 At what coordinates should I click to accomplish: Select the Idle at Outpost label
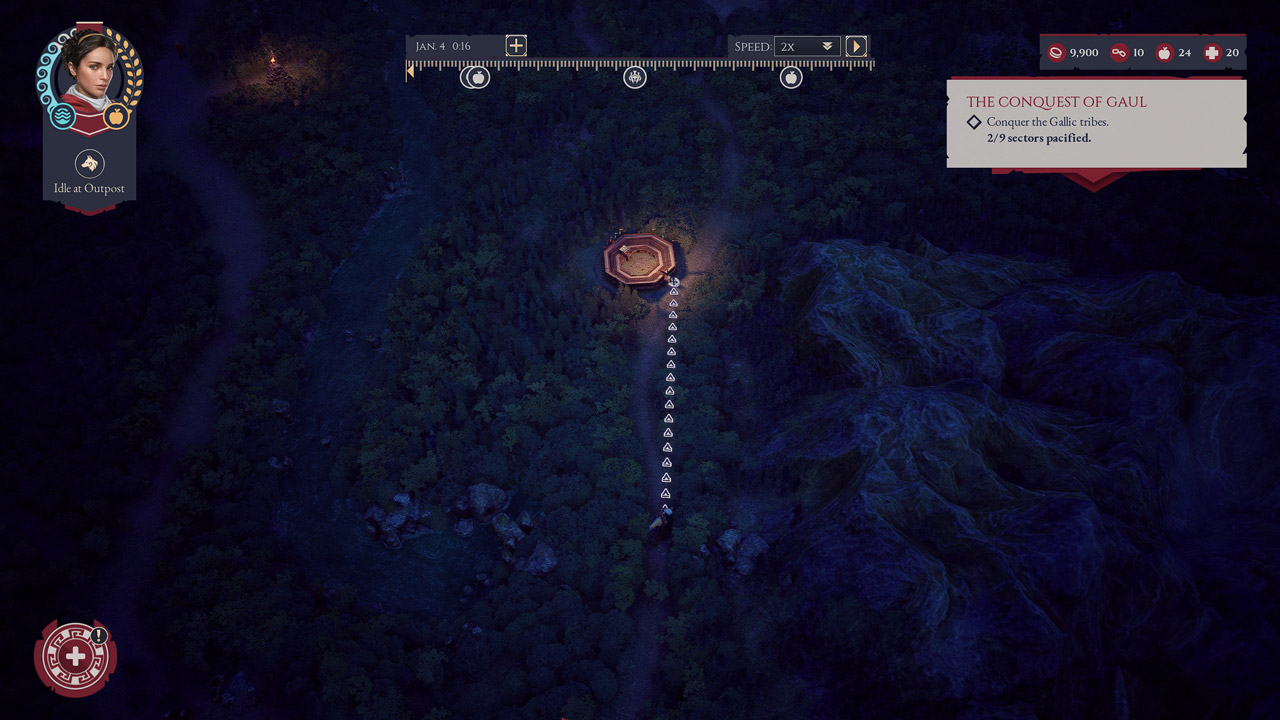pos(90,188)
